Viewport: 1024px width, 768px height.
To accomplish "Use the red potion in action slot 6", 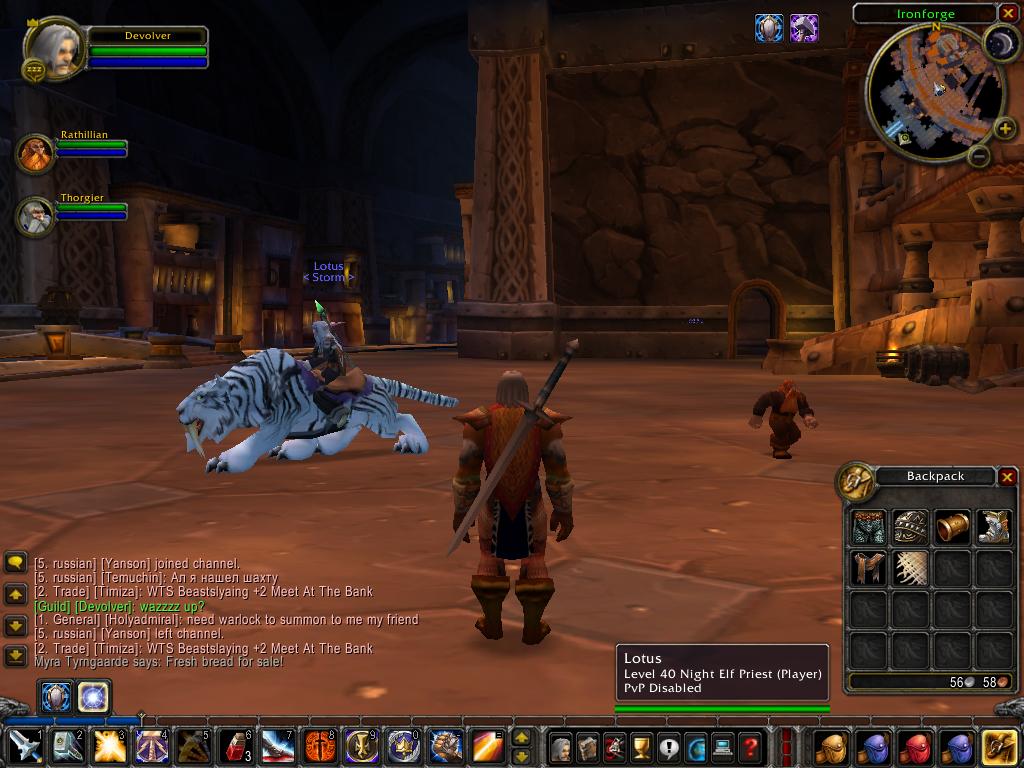I will click(x=235, y=746).
